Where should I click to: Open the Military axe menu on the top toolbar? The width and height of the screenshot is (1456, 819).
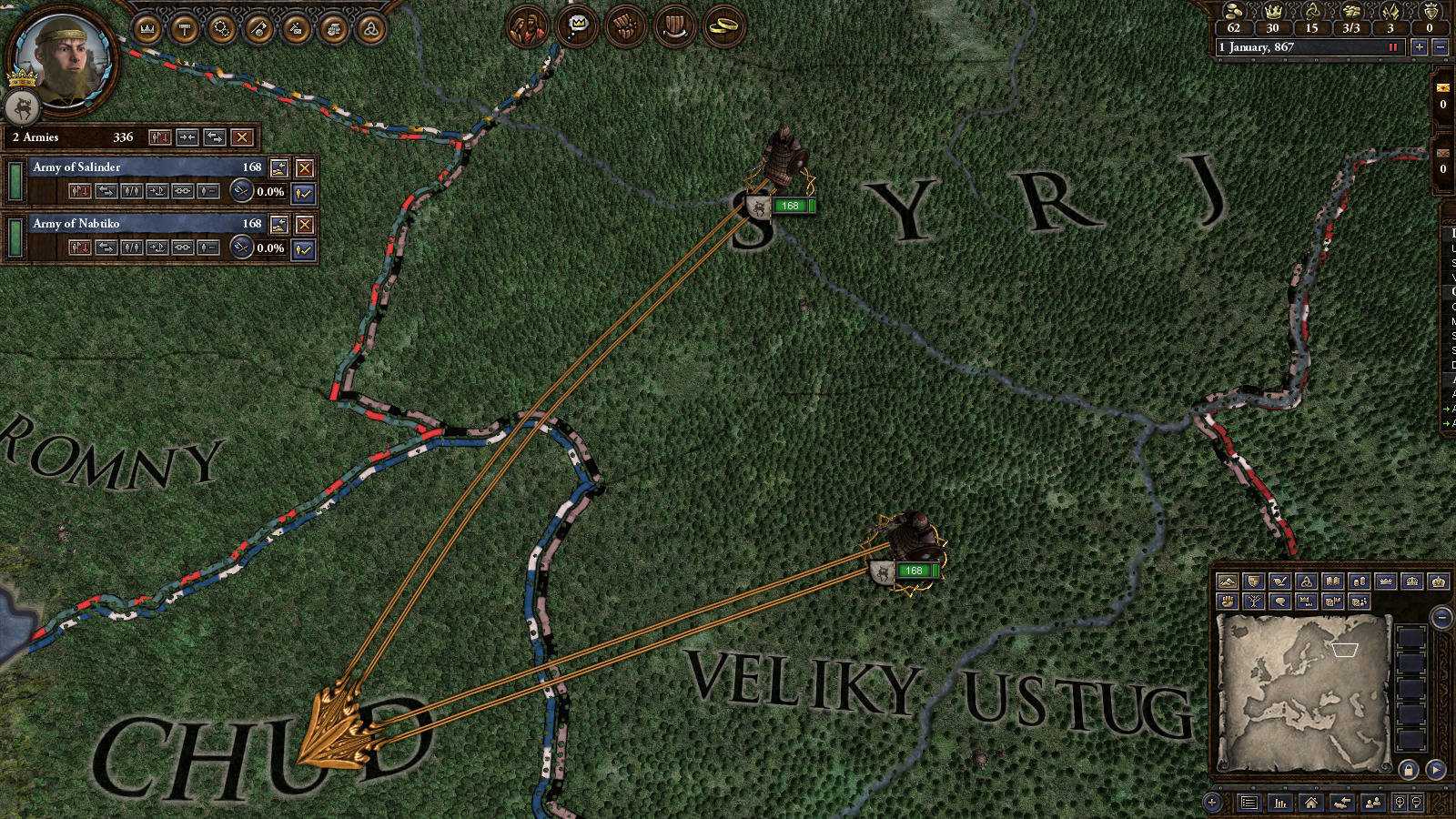click(x=256, y=27)
